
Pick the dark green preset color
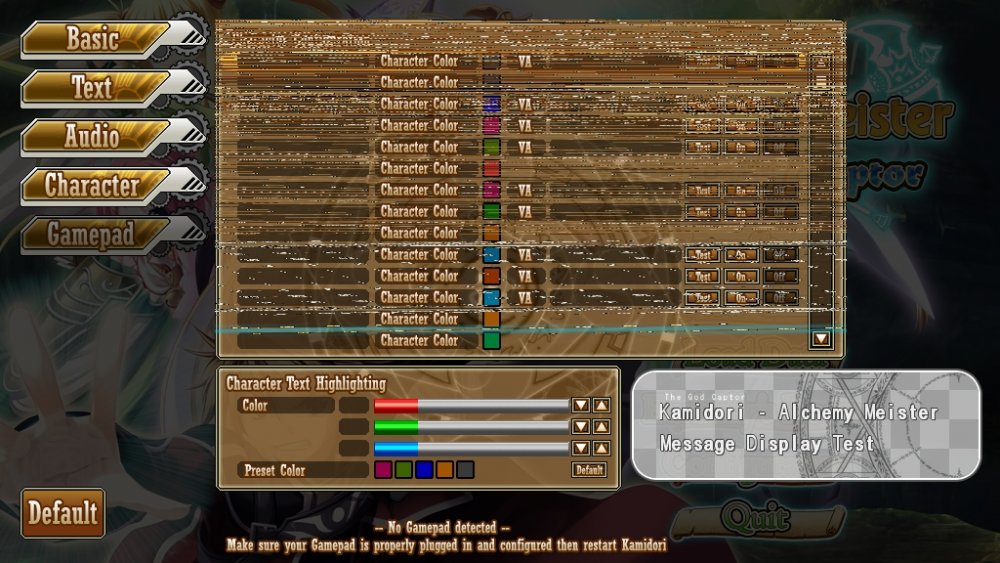point(403,470)
